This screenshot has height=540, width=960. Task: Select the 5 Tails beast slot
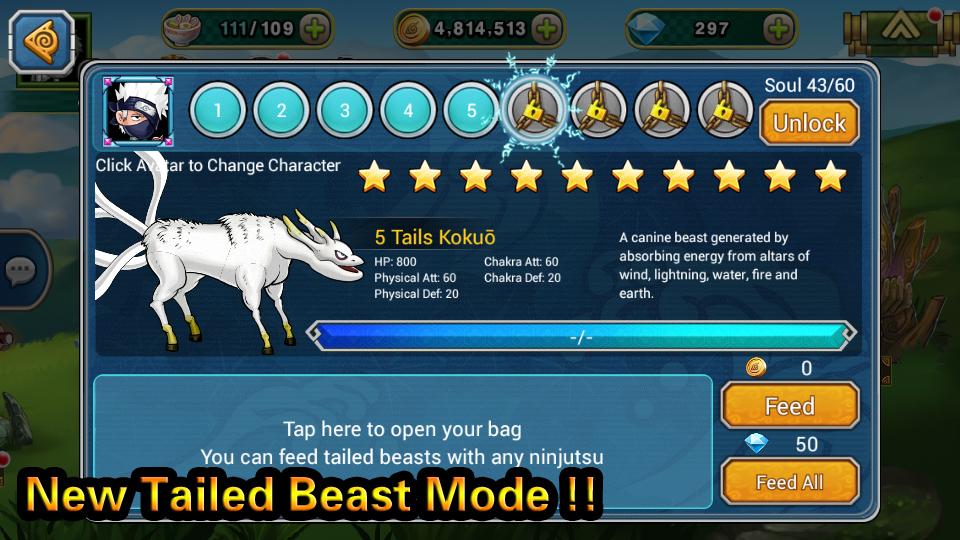click(x=471, y=110)
